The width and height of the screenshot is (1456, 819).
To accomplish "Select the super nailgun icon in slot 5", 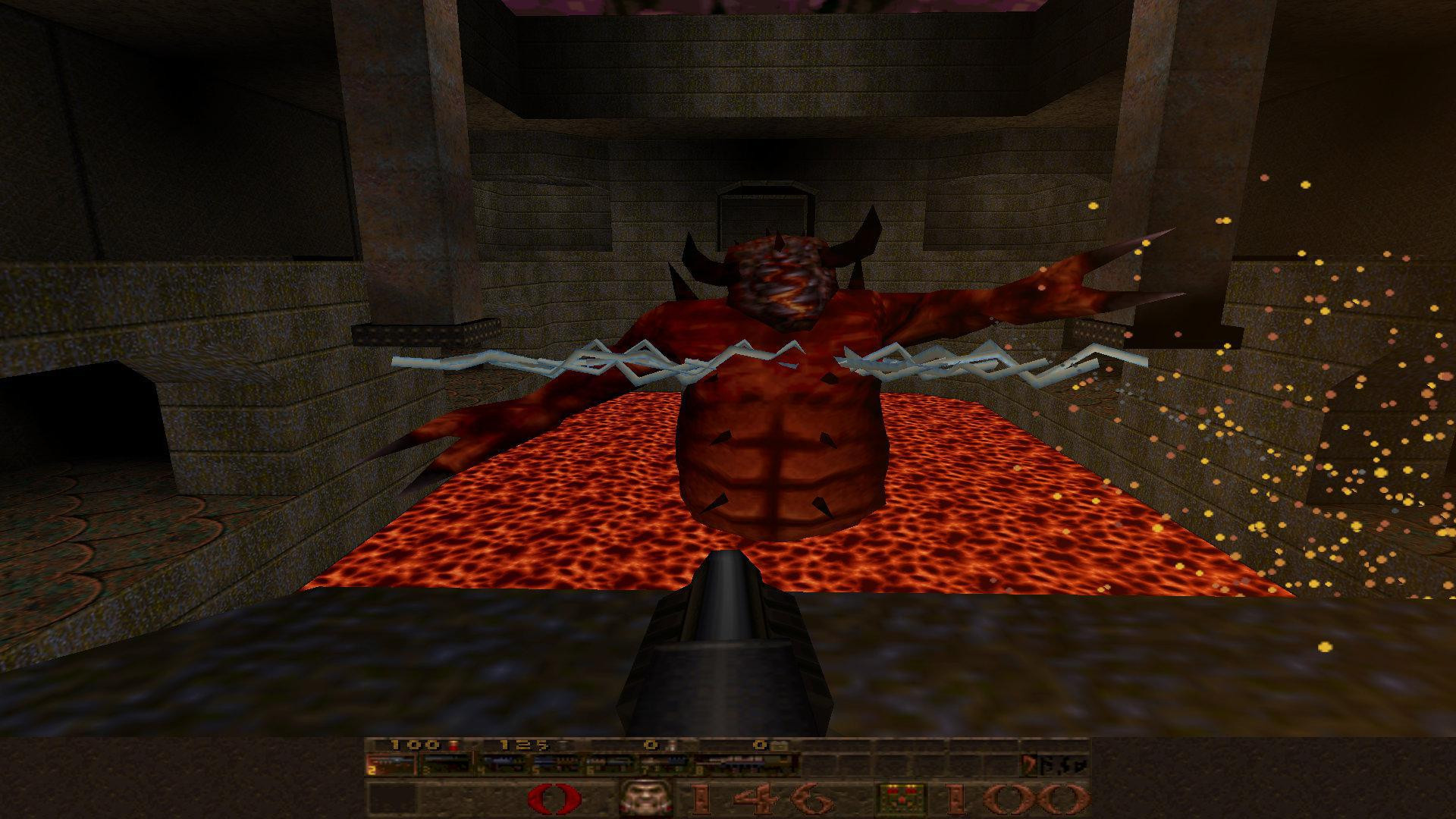I will [x=560, y=768].
